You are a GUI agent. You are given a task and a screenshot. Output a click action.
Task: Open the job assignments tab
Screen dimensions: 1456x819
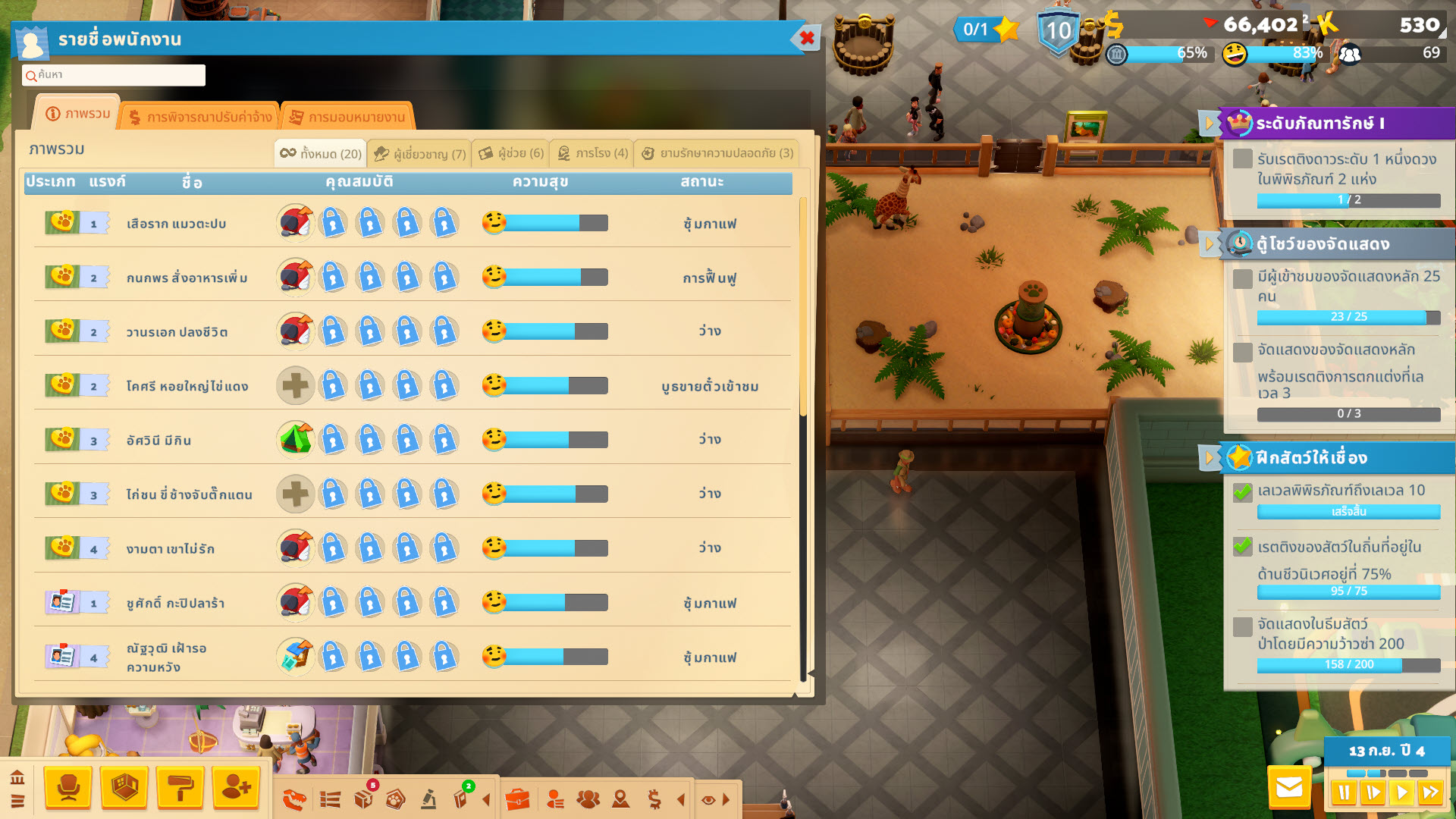tap(348, 118)
